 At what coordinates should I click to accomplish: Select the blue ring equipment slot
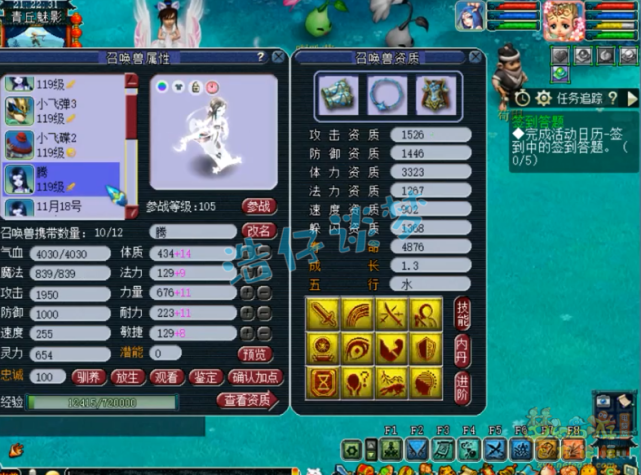pos(381,94)
